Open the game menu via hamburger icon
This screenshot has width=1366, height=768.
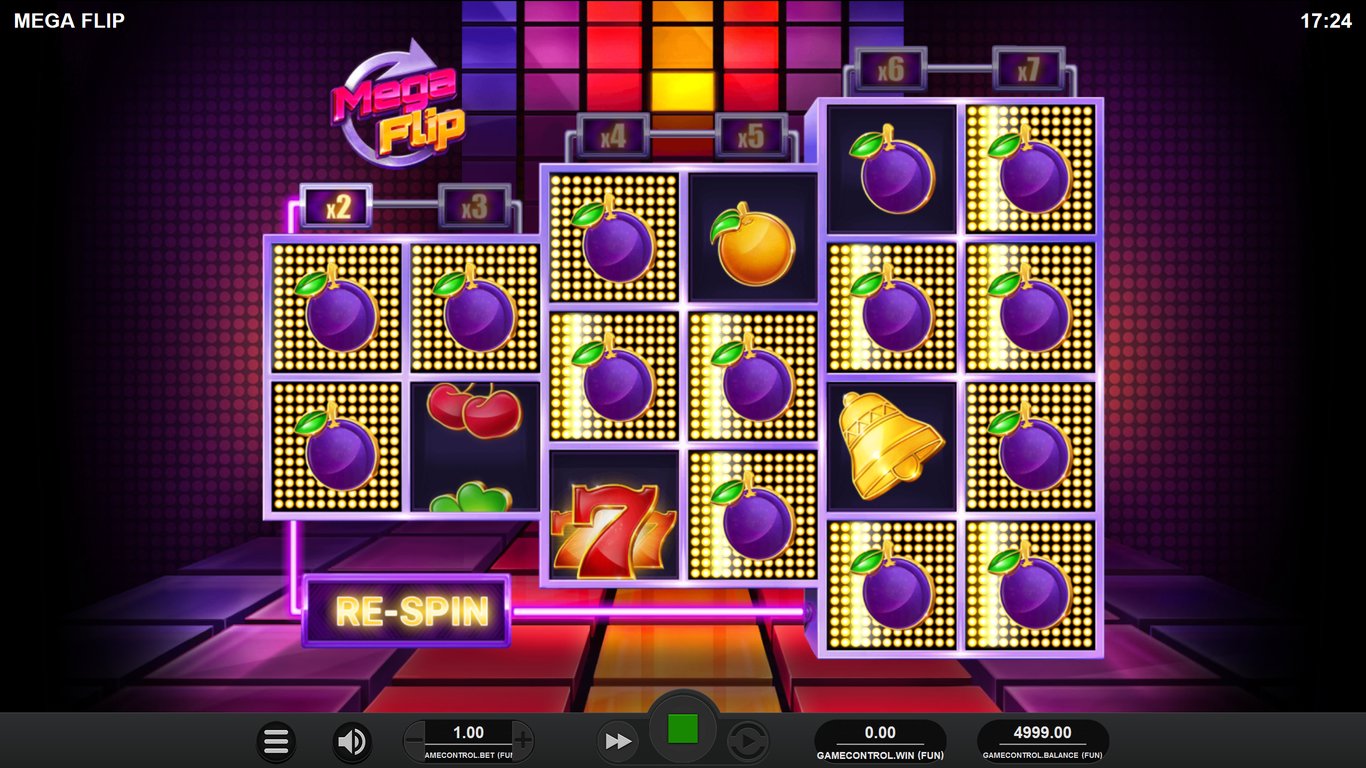tap(276, 742)
